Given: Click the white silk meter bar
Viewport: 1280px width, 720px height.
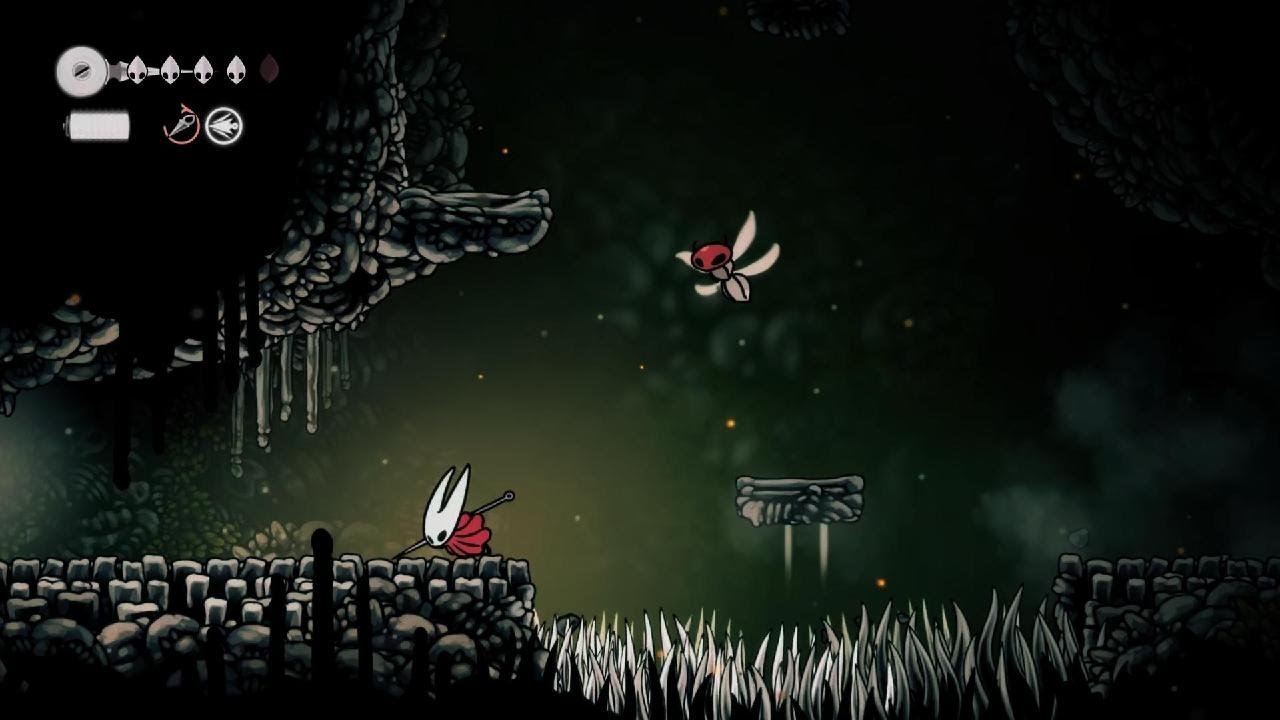Looking at the screenshot, I should tap(98, 126).
